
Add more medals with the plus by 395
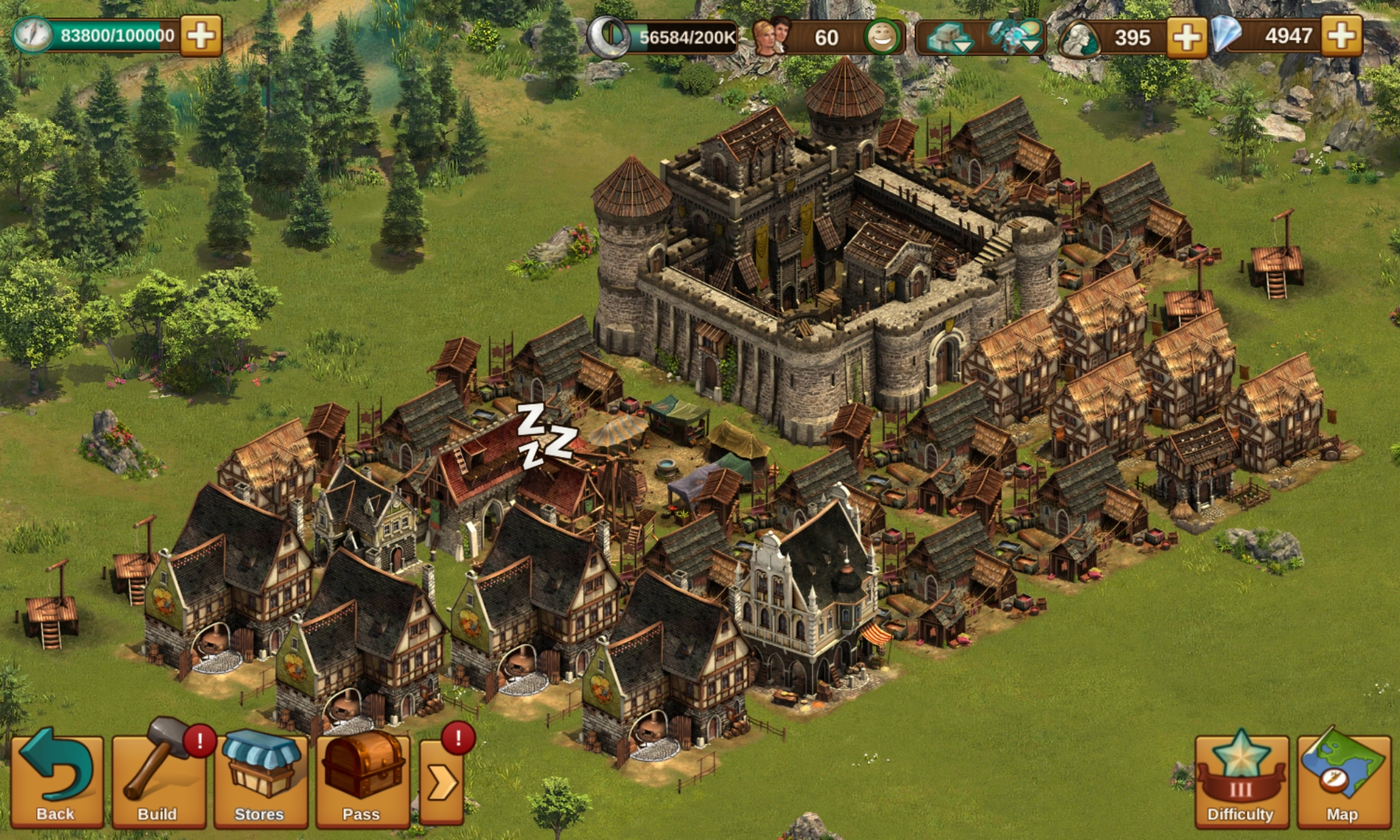pyautogui.click(x=1186, y=37)
